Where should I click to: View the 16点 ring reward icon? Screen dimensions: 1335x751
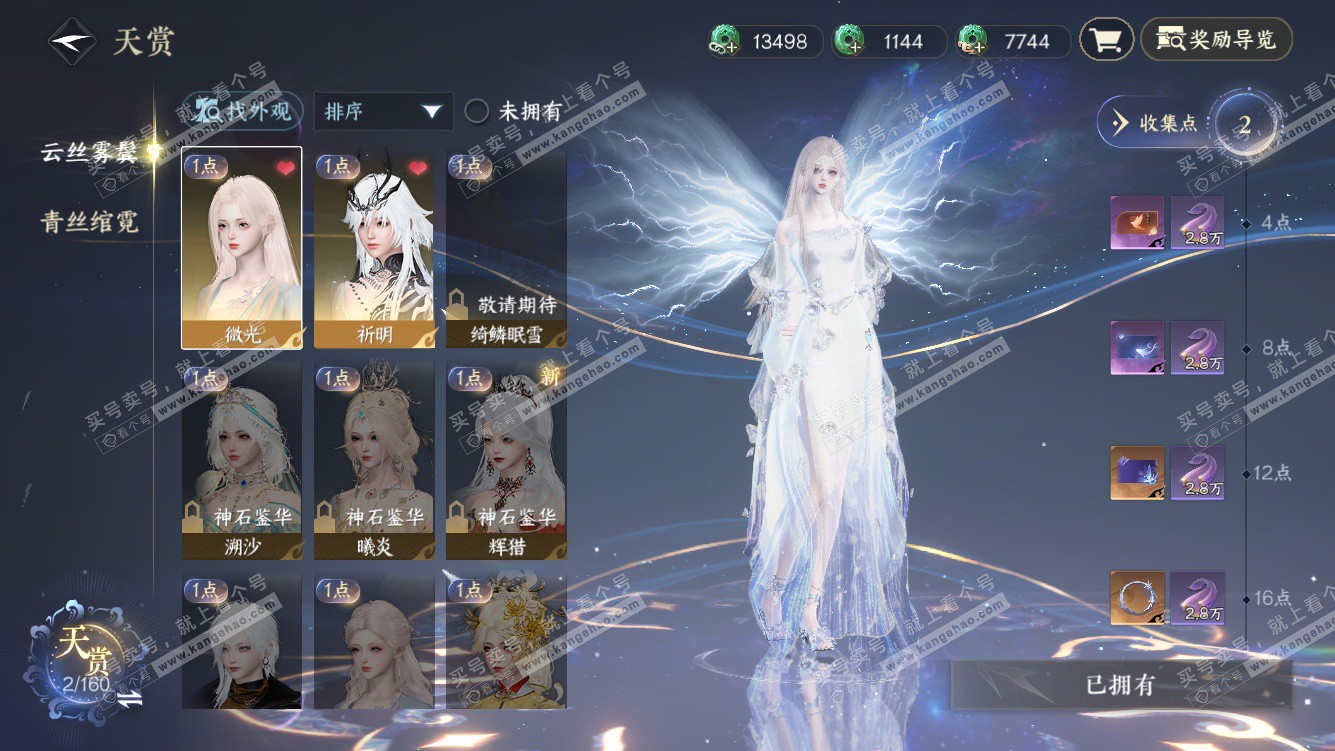point(1137,598)
